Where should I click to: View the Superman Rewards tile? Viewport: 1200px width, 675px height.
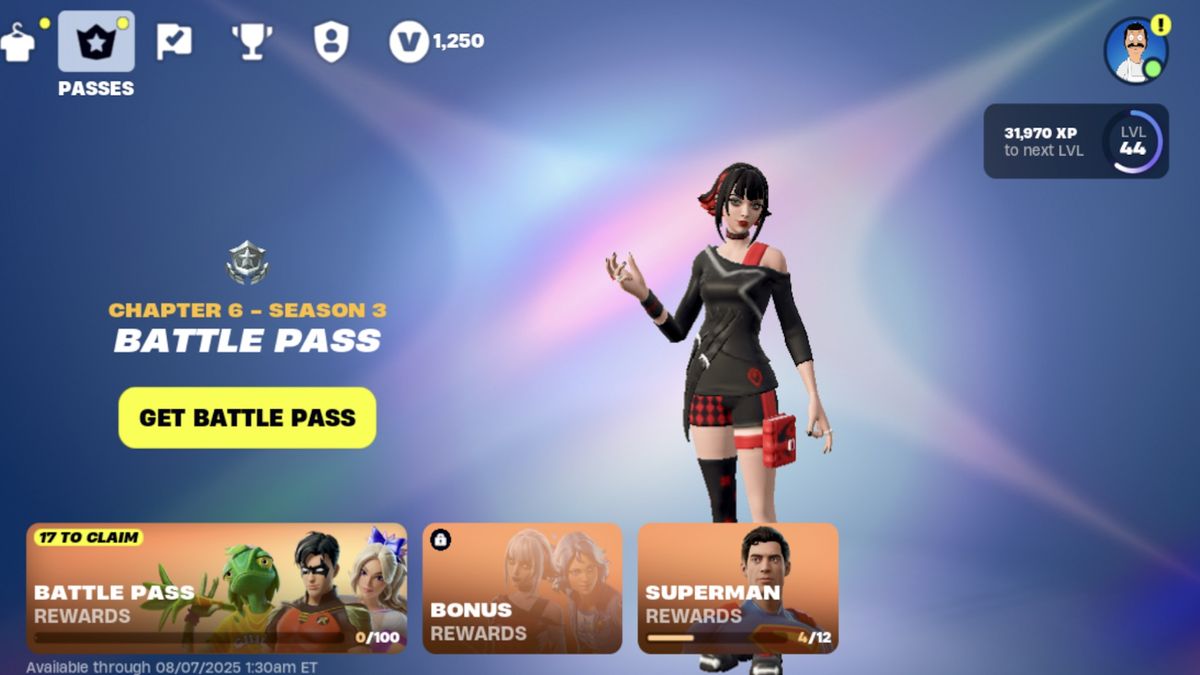tap(738, 588)
